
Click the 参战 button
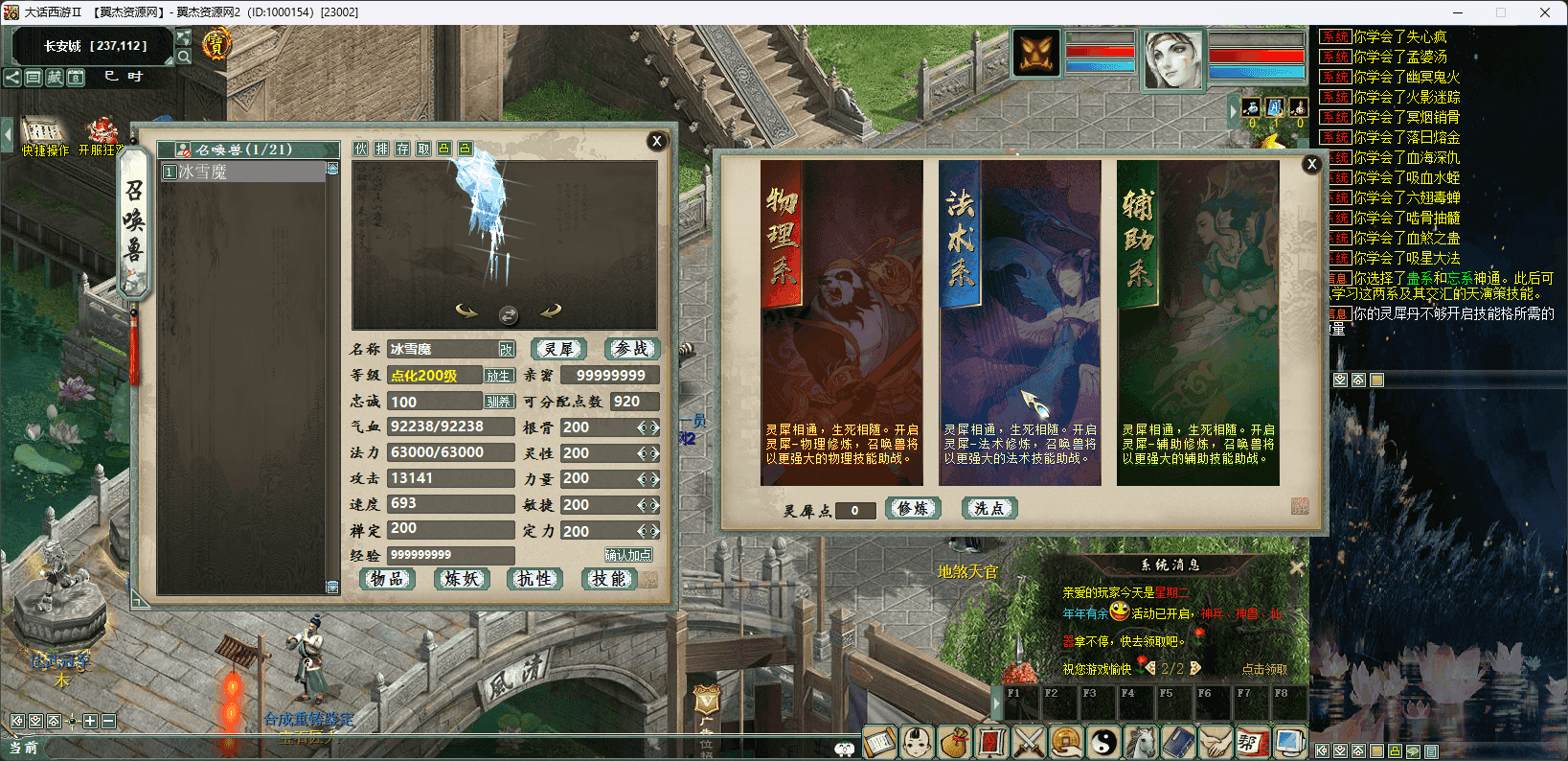coord(631,349)
